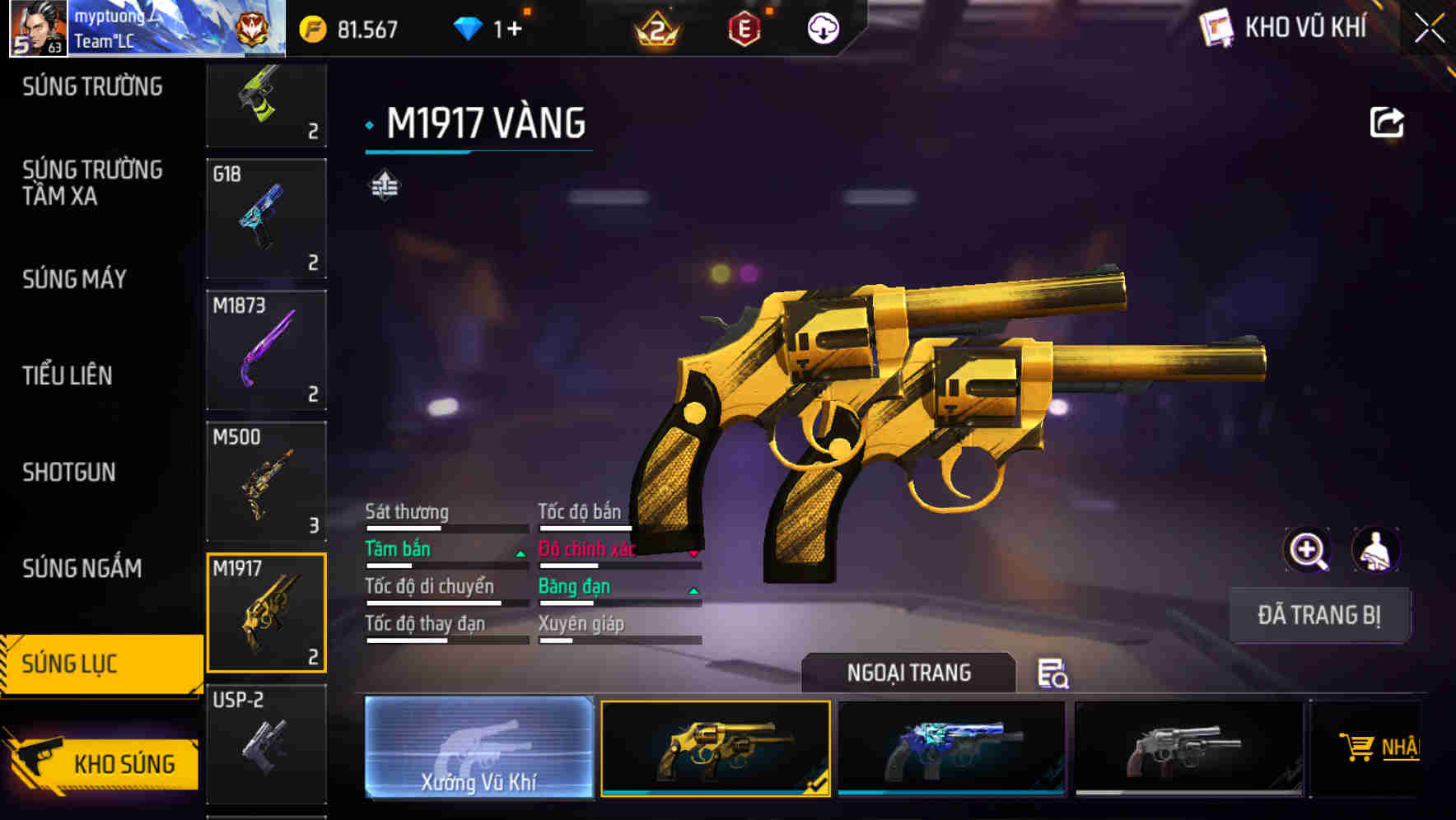Choose the M1873 weapon slot

point(266,350)
